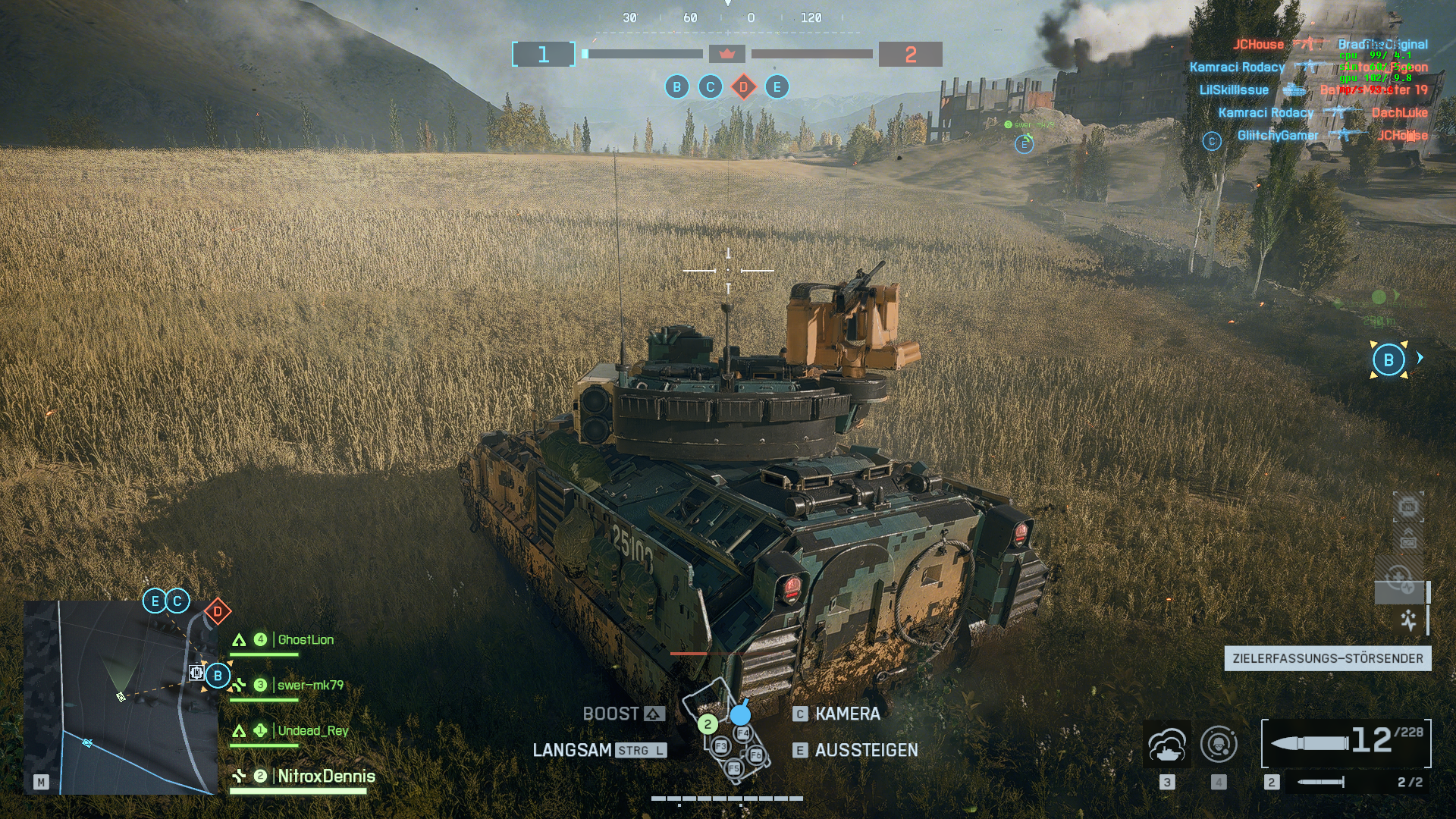Viewport: 1456px width, 819px height.
Task: Select objective C in the top objective row
Action: [x=711, y=87]
